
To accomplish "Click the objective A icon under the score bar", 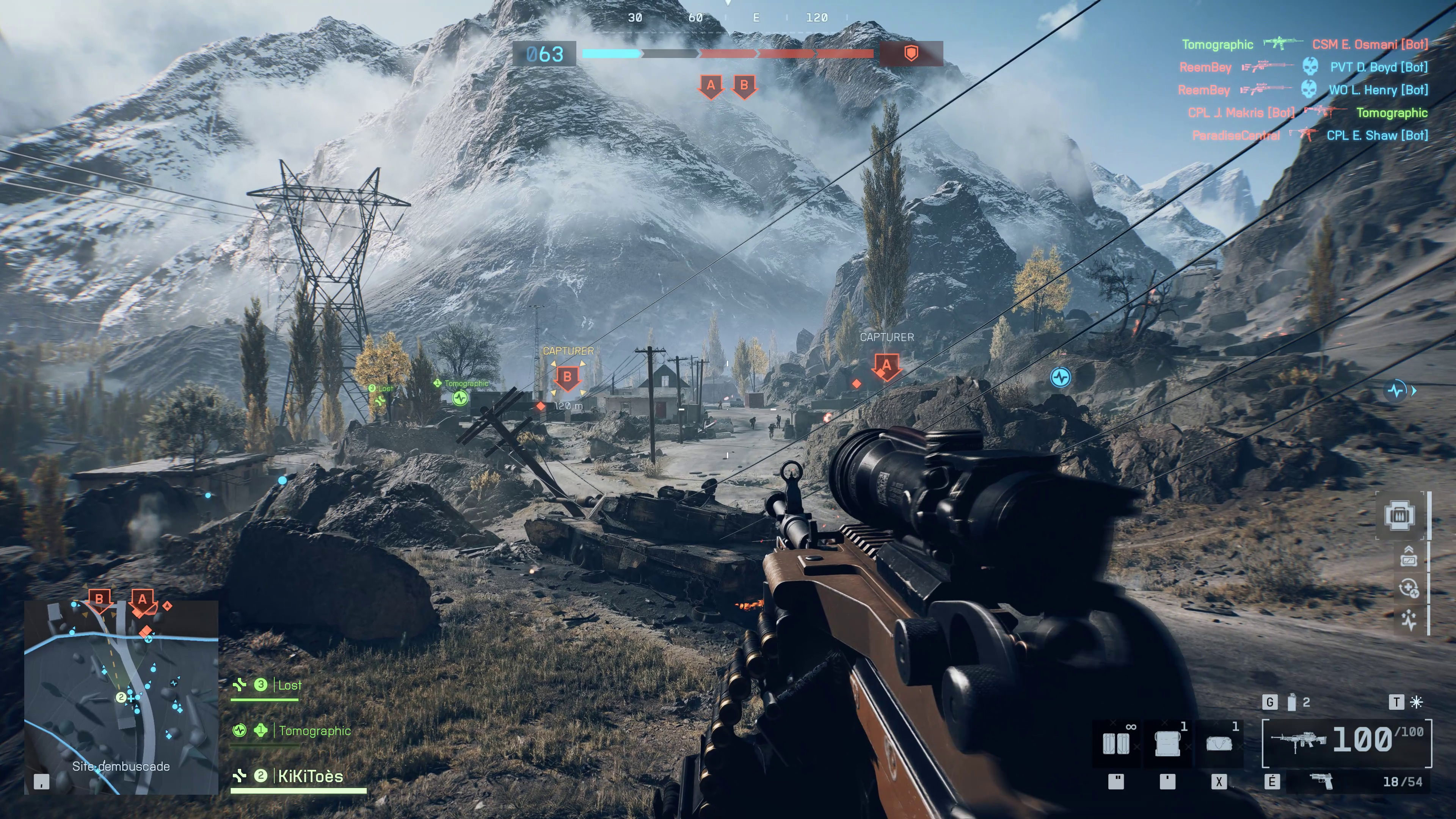I will [711, 86].
